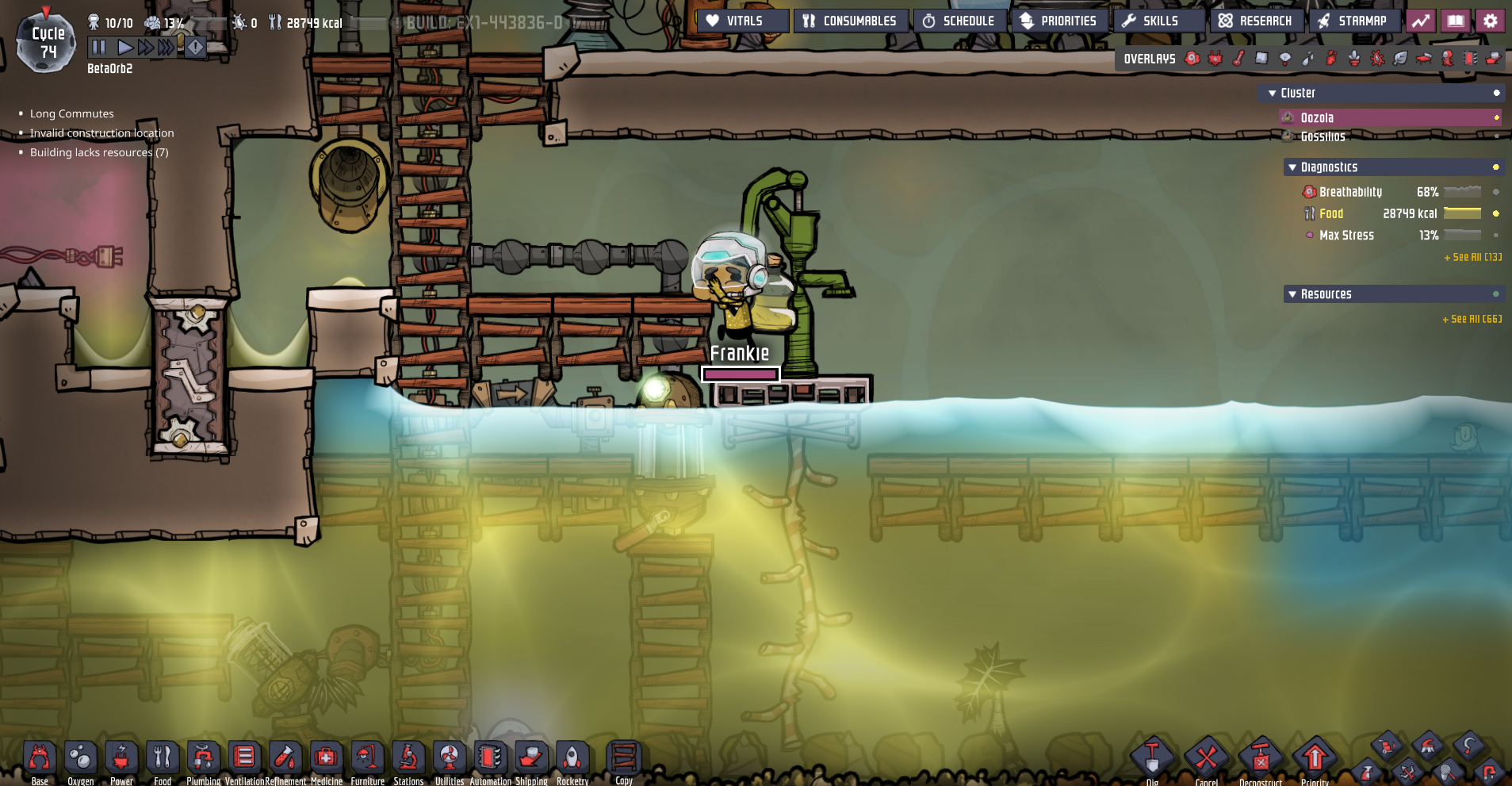Open the Plumbing build menu

point(204,757)
